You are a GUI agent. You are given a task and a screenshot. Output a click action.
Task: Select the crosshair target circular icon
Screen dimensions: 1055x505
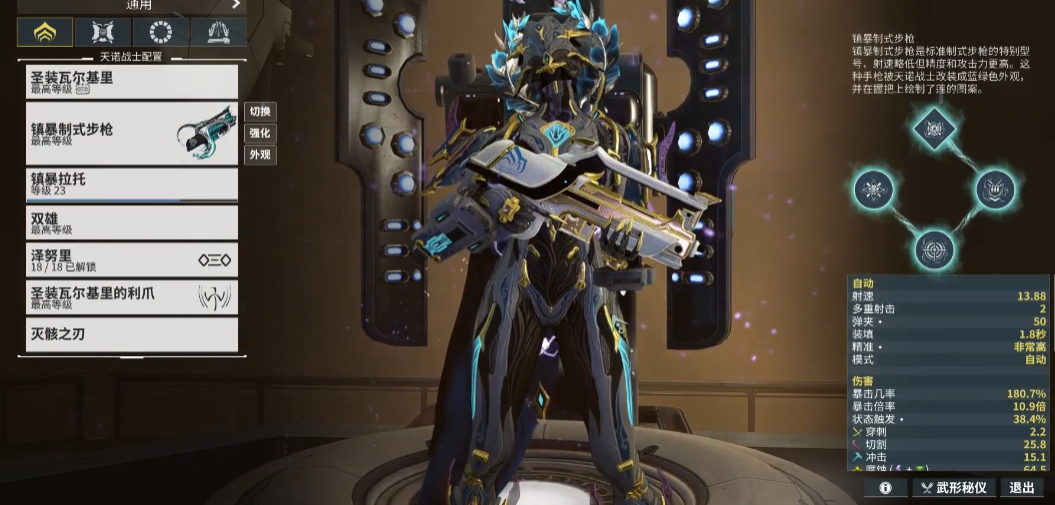(934, 247)
